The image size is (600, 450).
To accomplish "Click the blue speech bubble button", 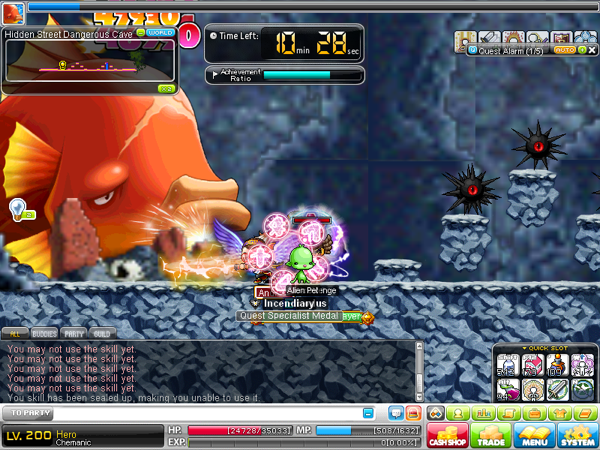I will coord(396,412).
